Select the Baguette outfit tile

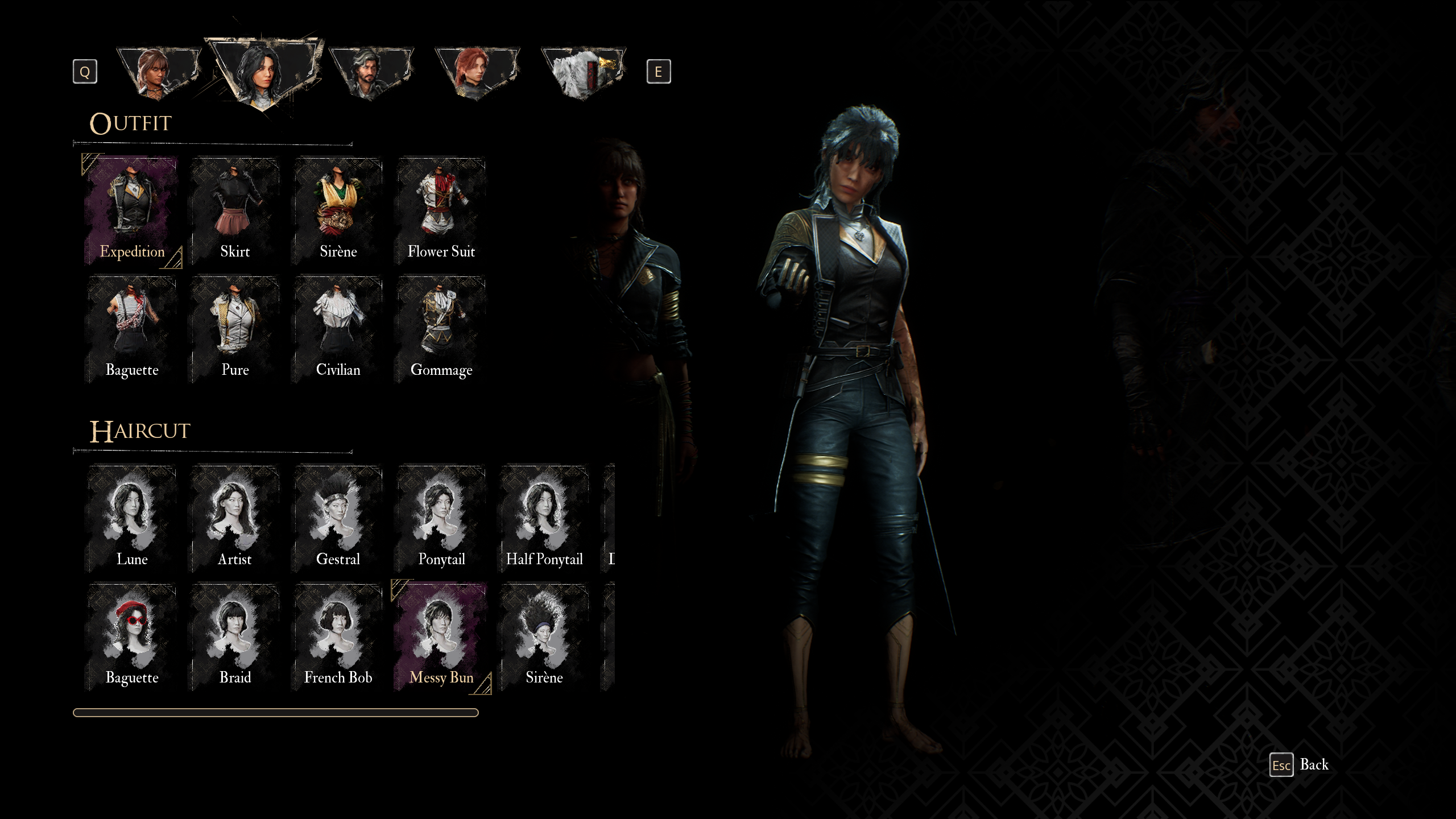(x=132, y=329)
